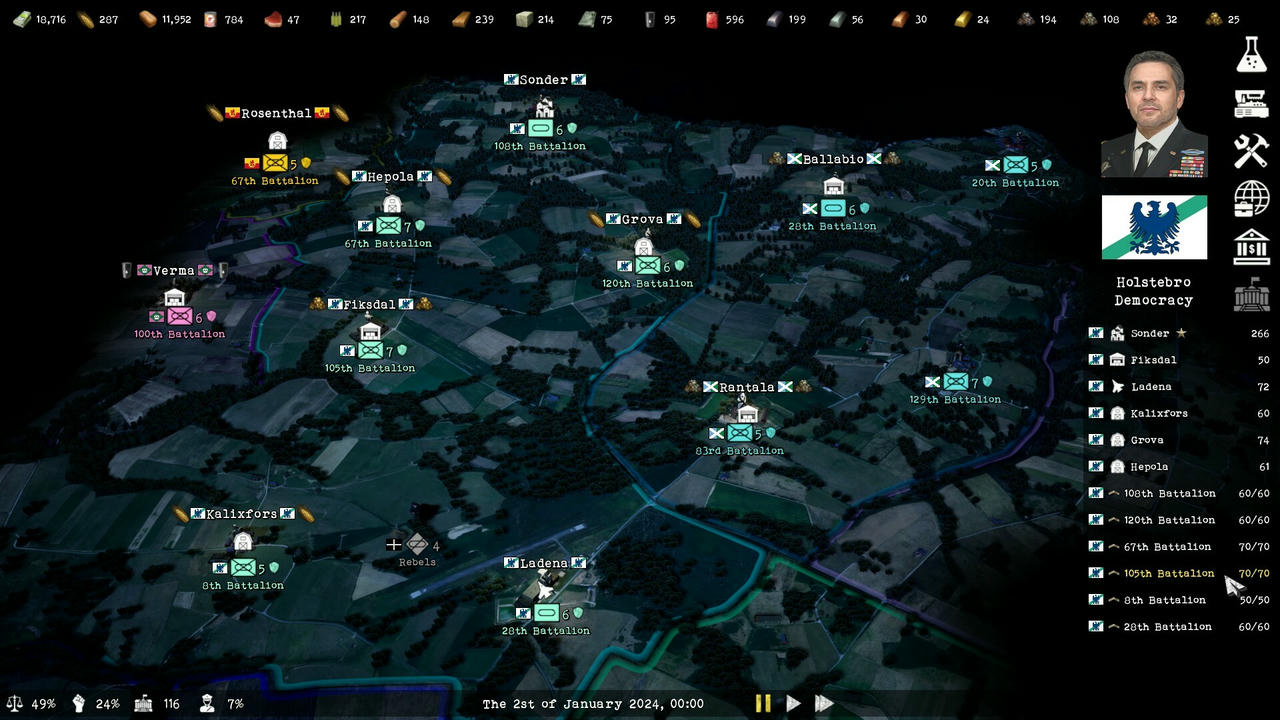Resume play with the play button

(793, 703)
